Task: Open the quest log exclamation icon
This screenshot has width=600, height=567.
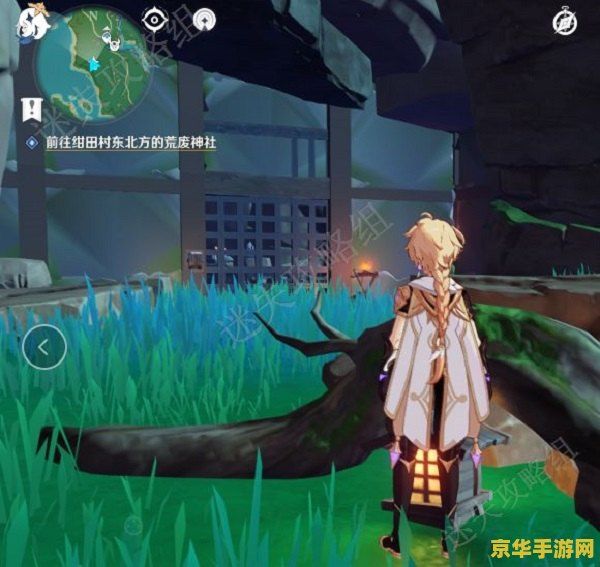Action: 32,108
